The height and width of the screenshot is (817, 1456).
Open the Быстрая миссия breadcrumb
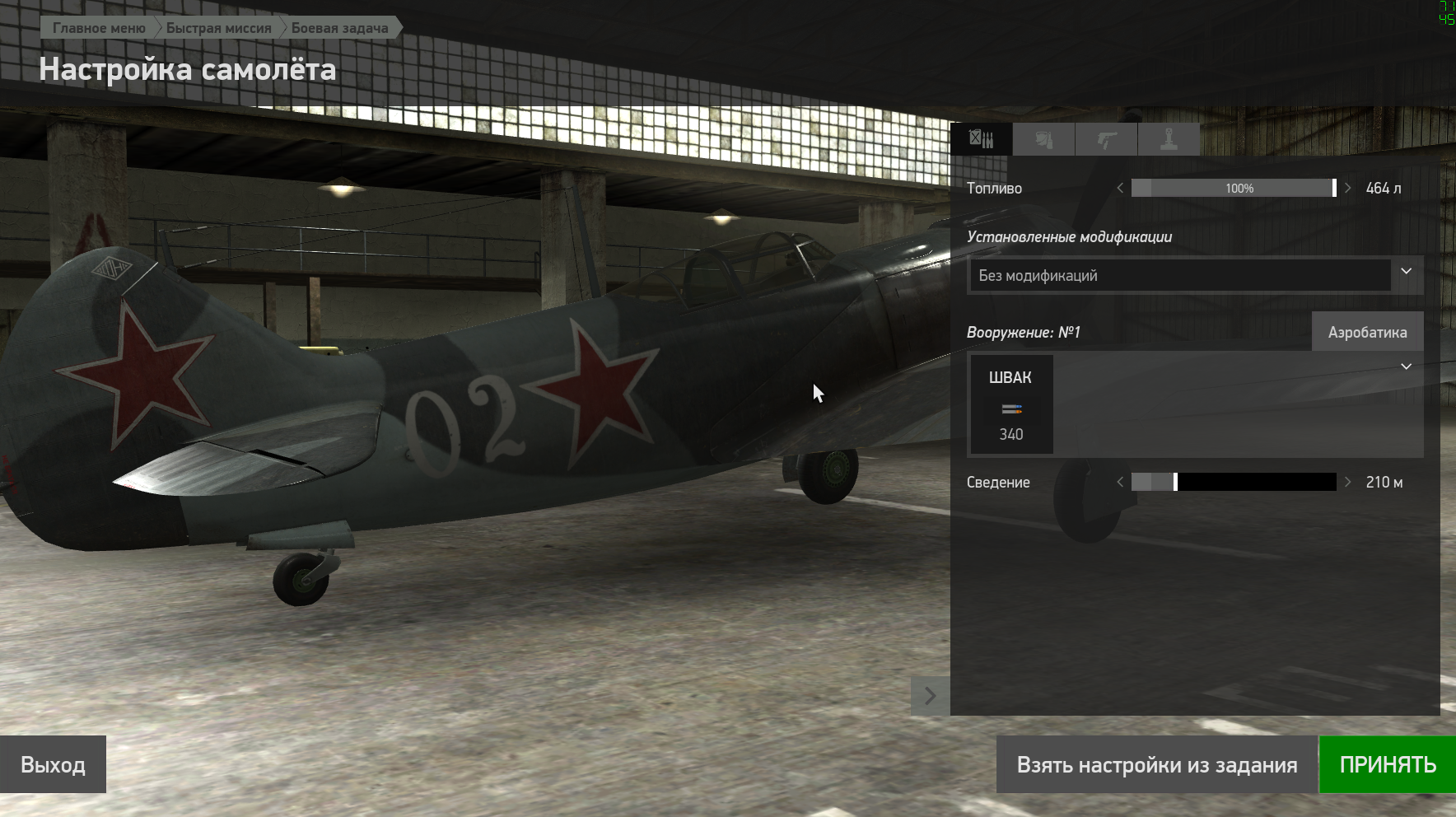pos(218,28)
